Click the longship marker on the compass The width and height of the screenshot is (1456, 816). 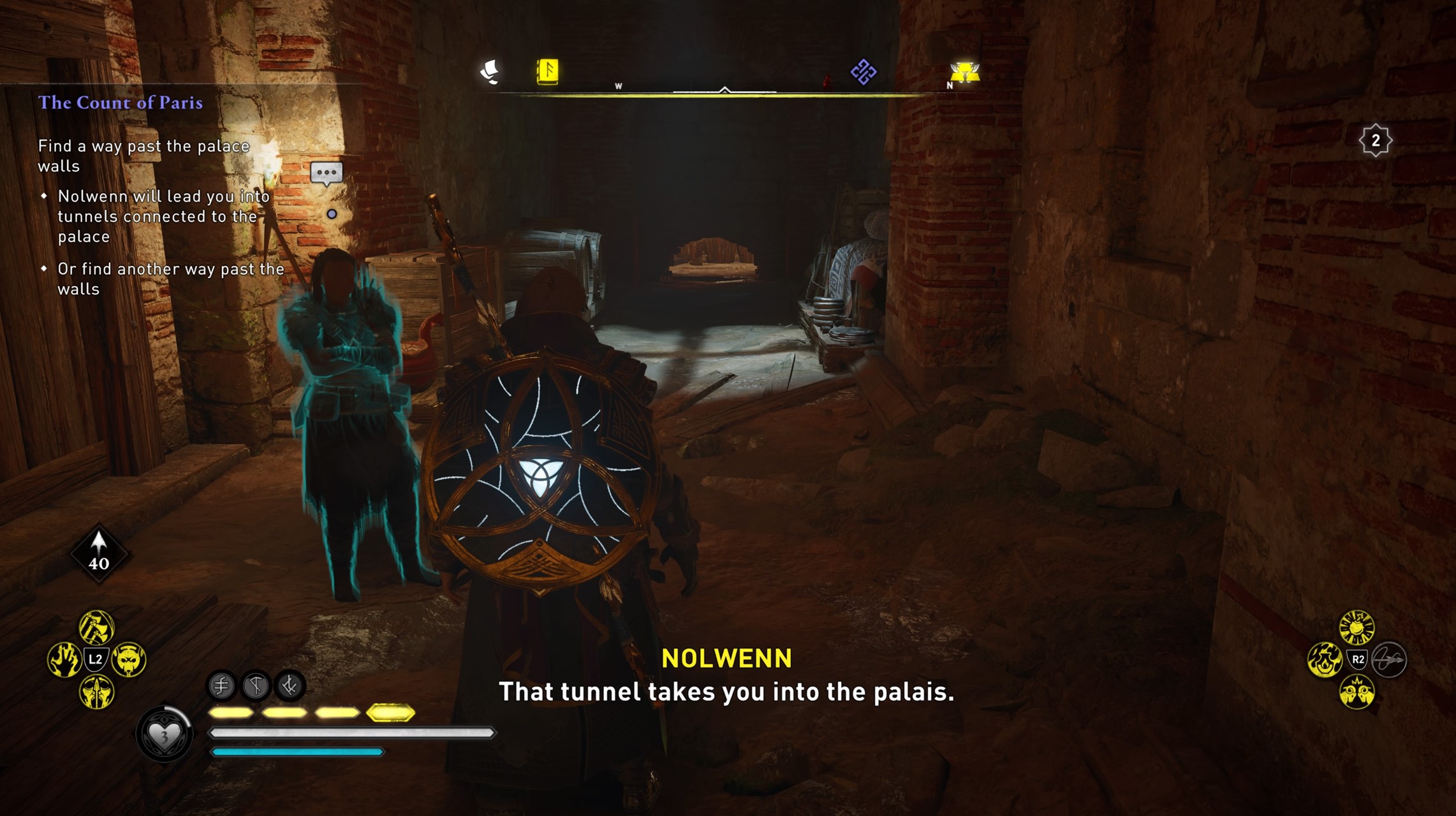click(490, 72)
